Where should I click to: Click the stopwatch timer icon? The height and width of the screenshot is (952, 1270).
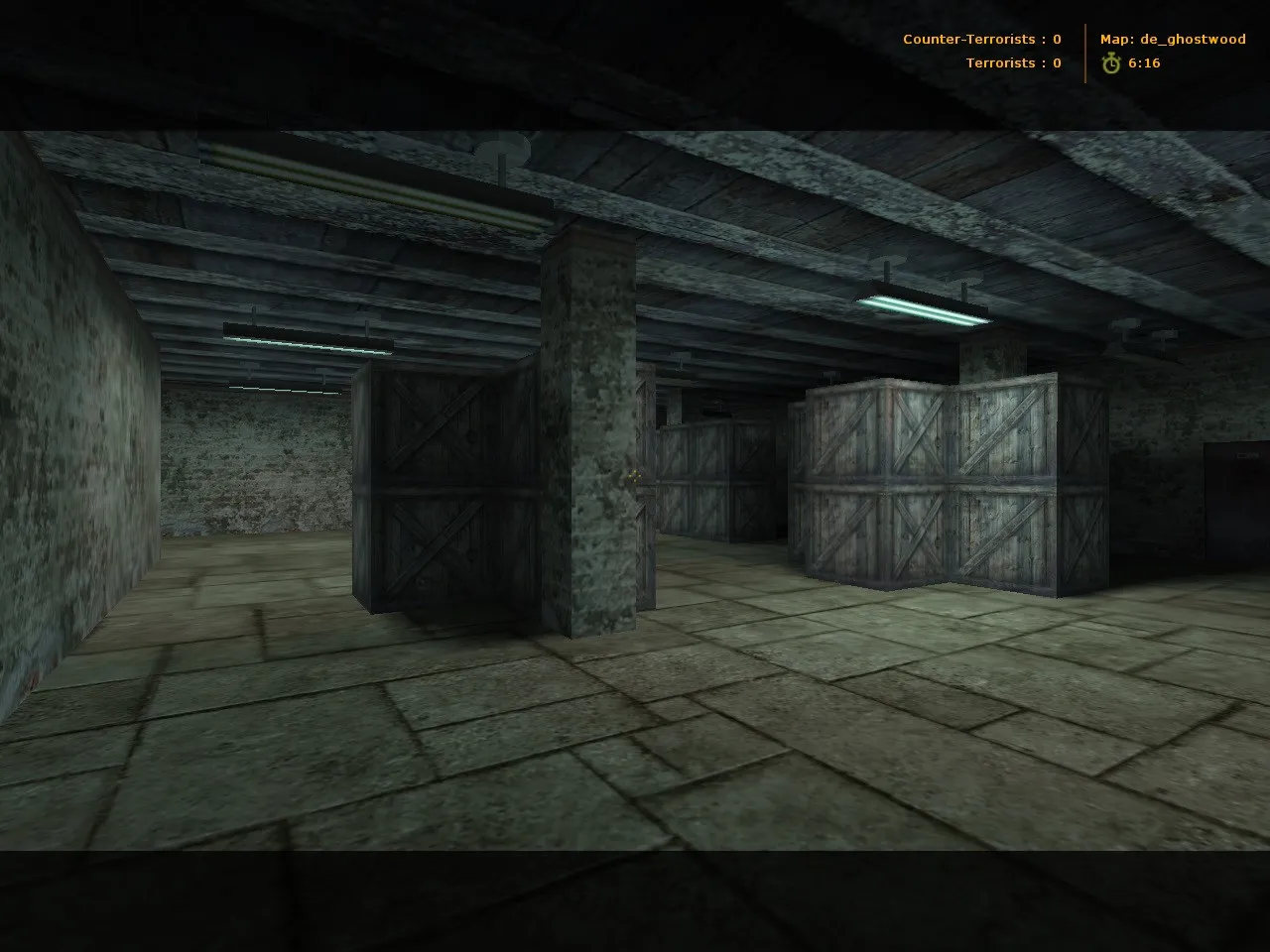[x=1110, y=62]
